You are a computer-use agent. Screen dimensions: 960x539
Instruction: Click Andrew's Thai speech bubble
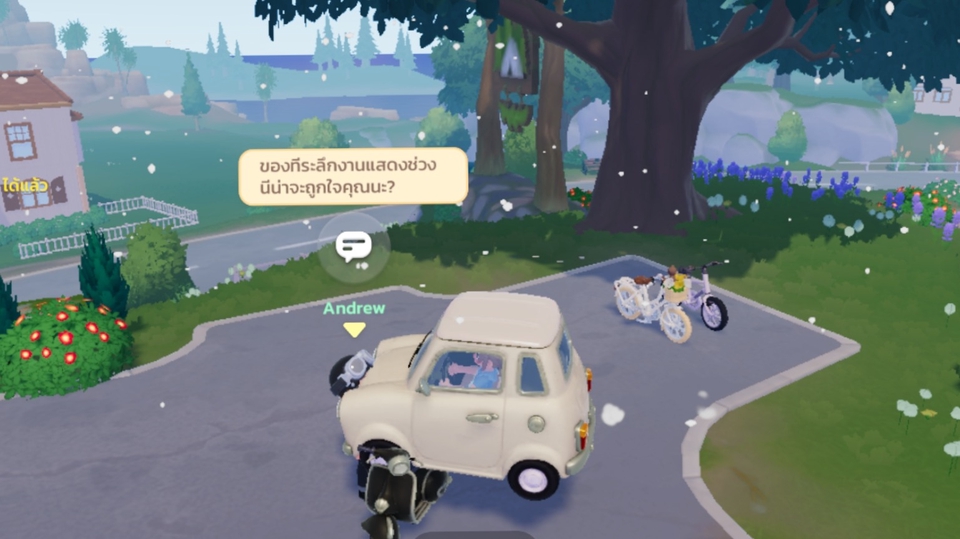click(352, 176)
